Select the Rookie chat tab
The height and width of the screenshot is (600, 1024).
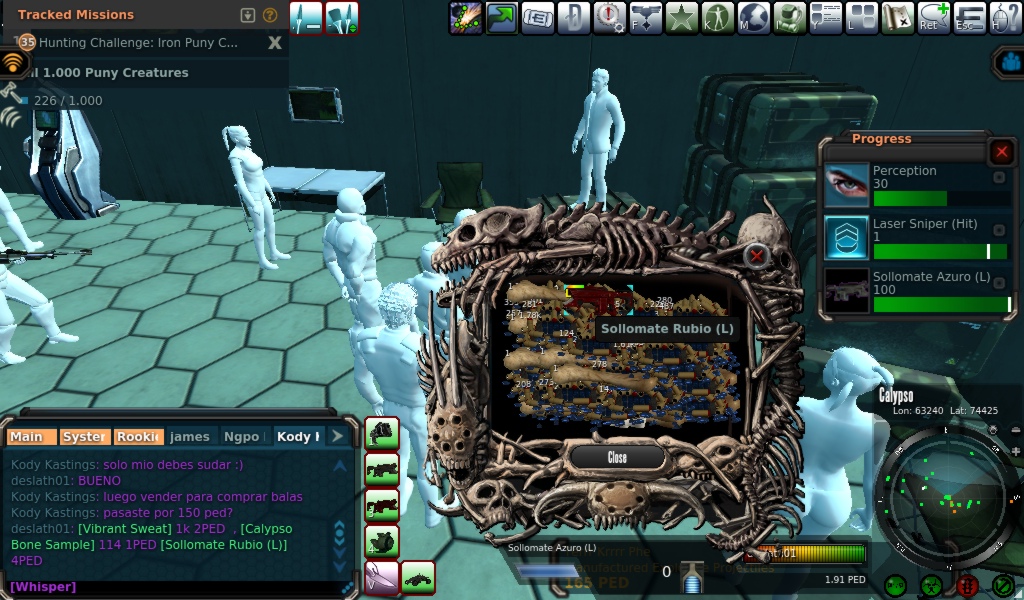point(137,437)
